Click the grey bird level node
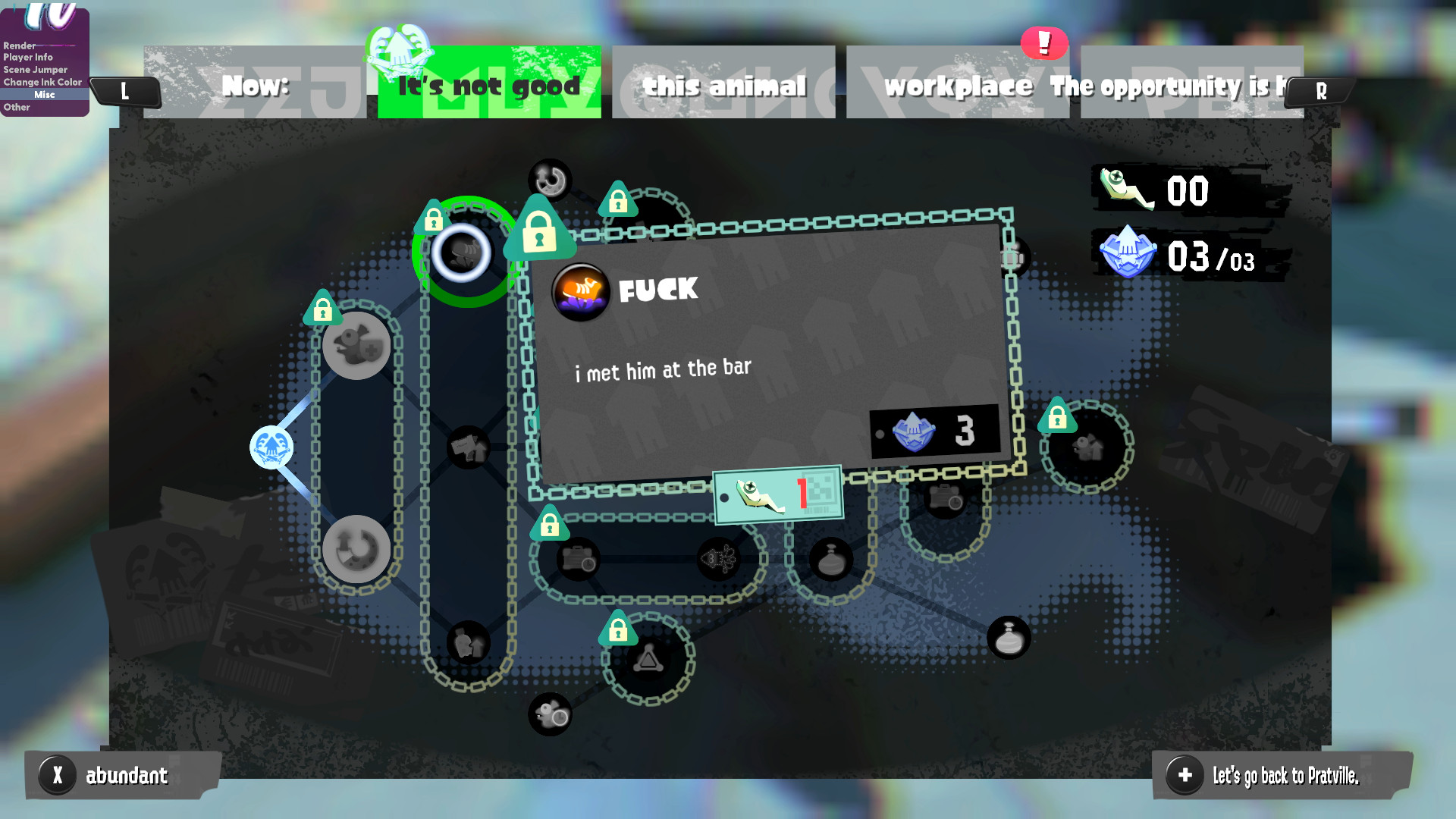1456x819 pixels. point(356,345)
